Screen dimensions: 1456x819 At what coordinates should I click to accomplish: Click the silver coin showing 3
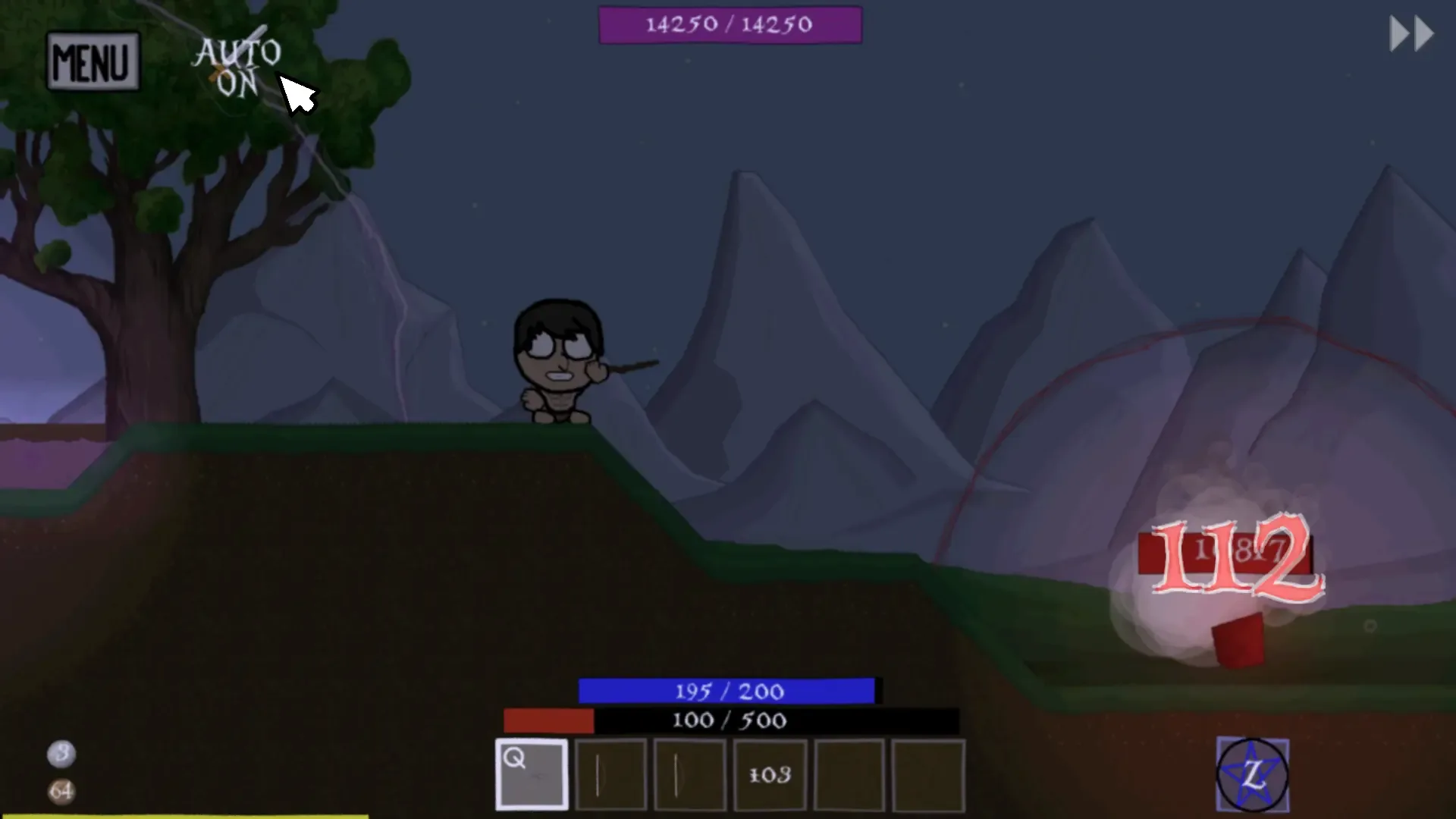coord(62,755)
